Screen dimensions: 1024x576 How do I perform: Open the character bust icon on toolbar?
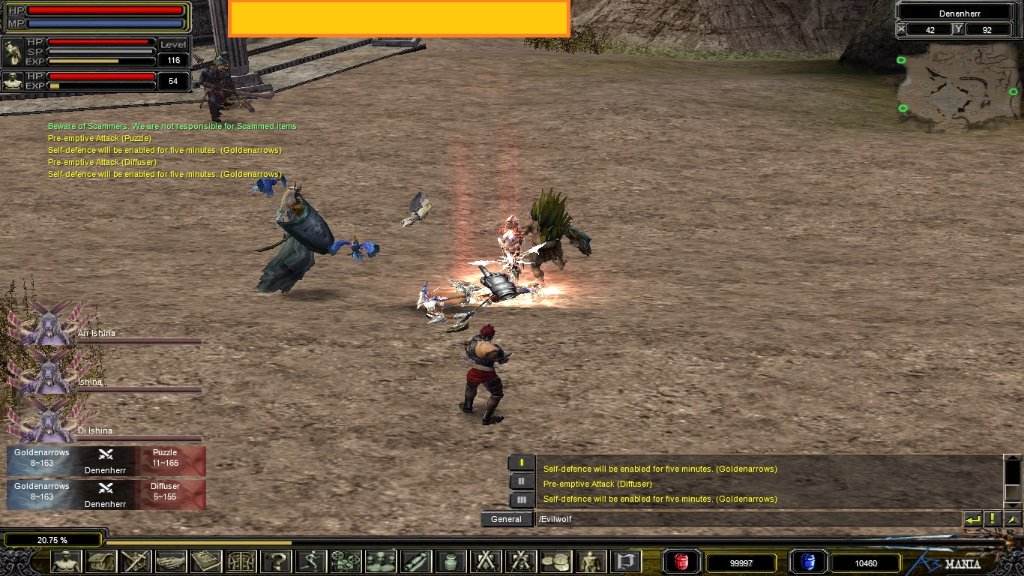[65, 562]
